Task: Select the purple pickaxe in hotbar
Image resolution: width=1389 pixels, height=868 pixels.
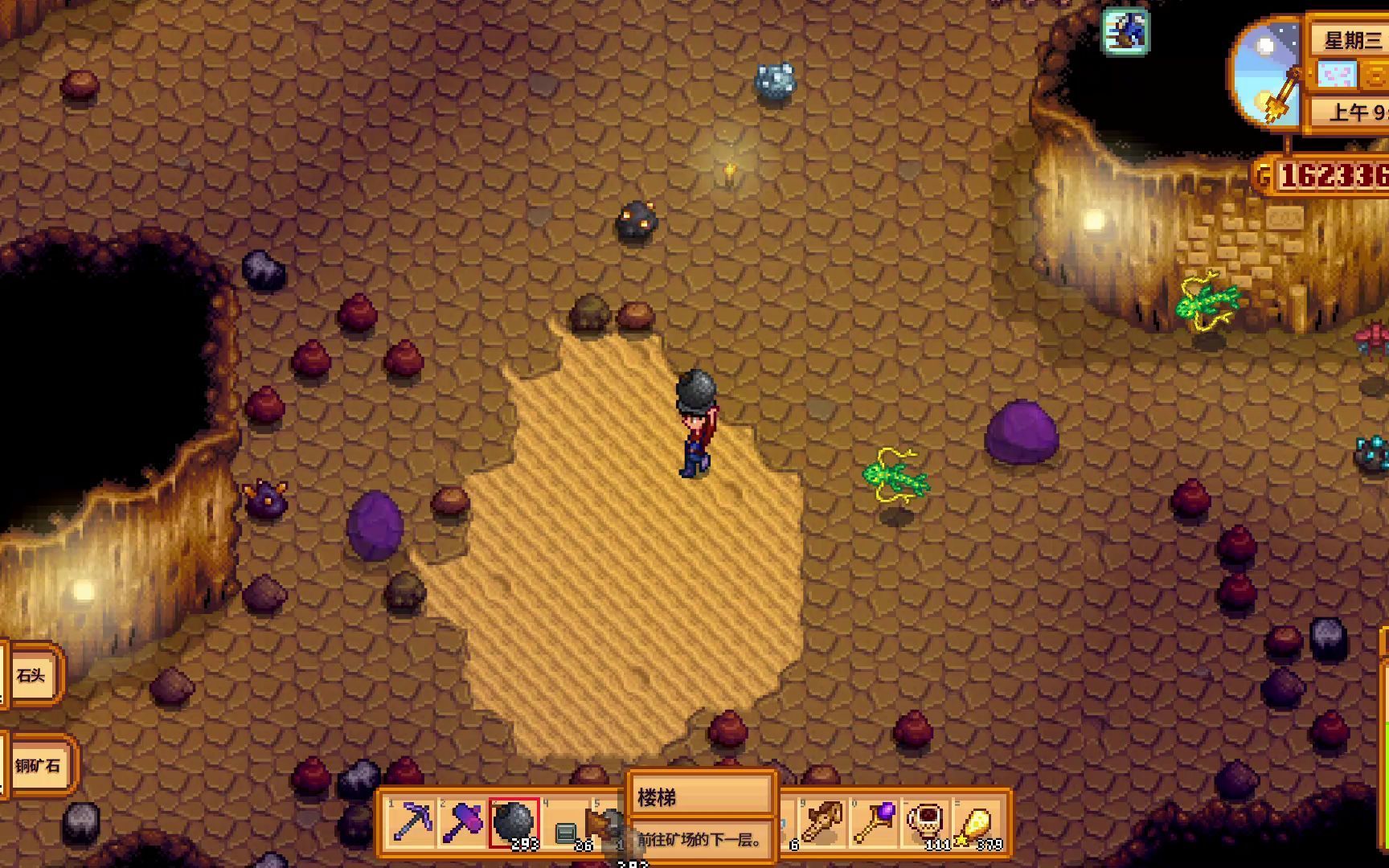Action: (412, 822)
